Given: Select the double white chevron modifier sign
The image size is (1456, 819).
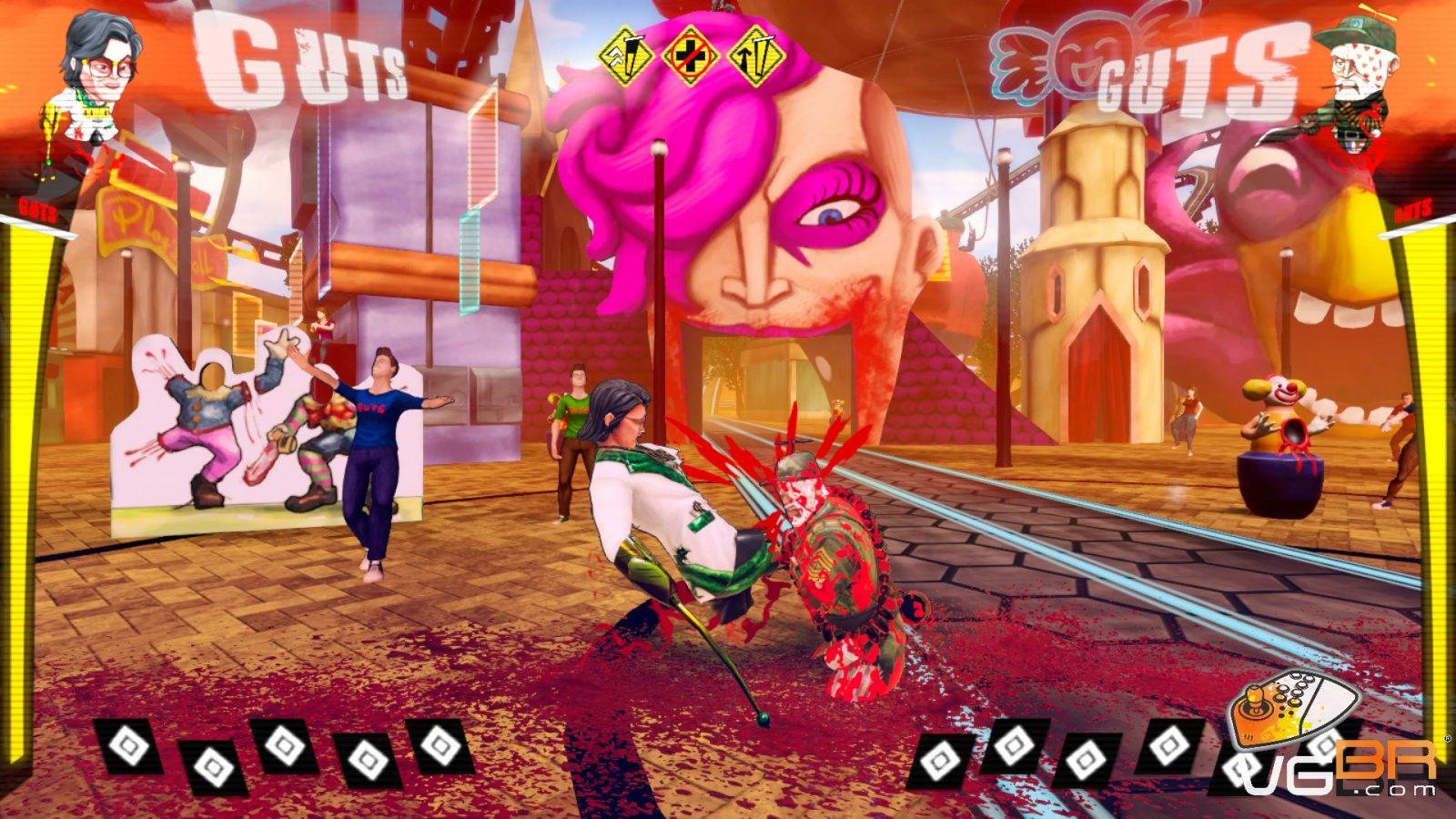Looking at the screenshot, I should [626, 56].
